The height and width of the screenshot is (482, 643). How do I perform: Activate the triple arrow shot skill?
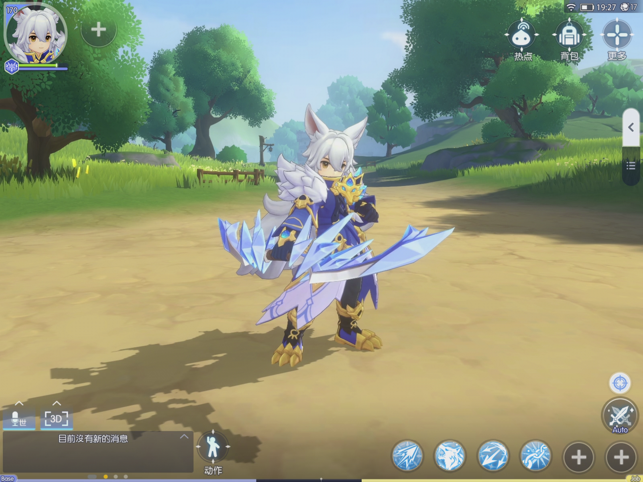tap(407, 456)
